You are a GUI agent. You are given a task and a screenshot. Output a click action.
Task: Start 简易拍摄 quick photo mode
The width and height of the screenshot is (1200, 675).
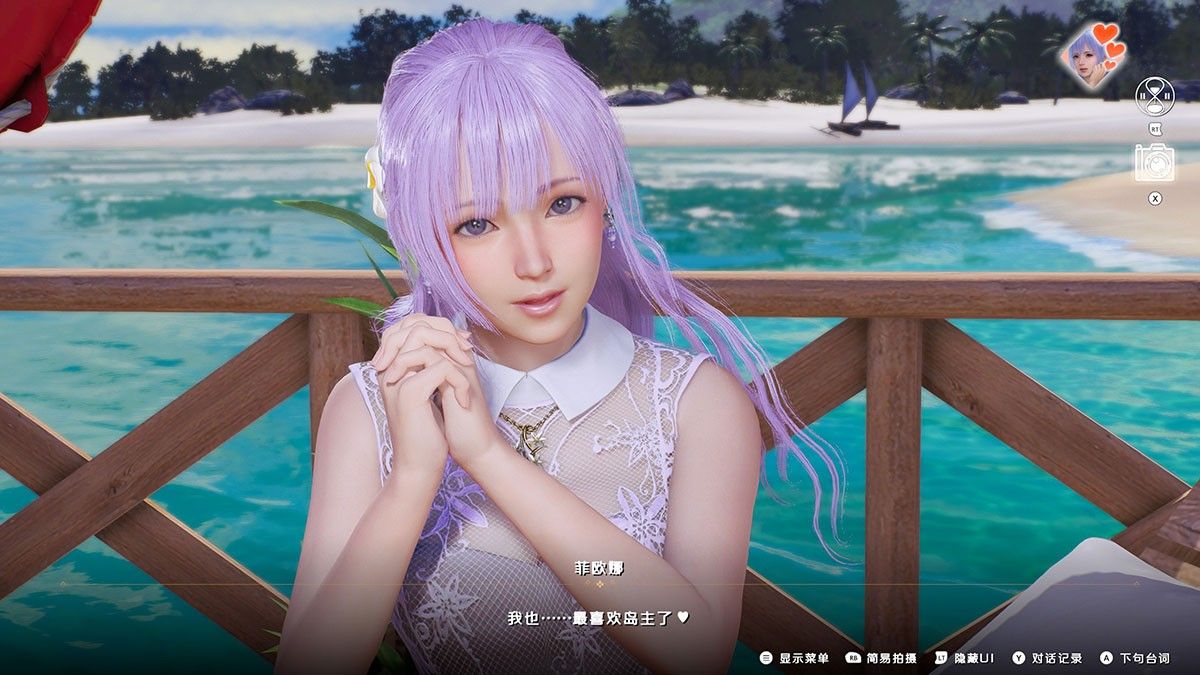click(881, 658)
